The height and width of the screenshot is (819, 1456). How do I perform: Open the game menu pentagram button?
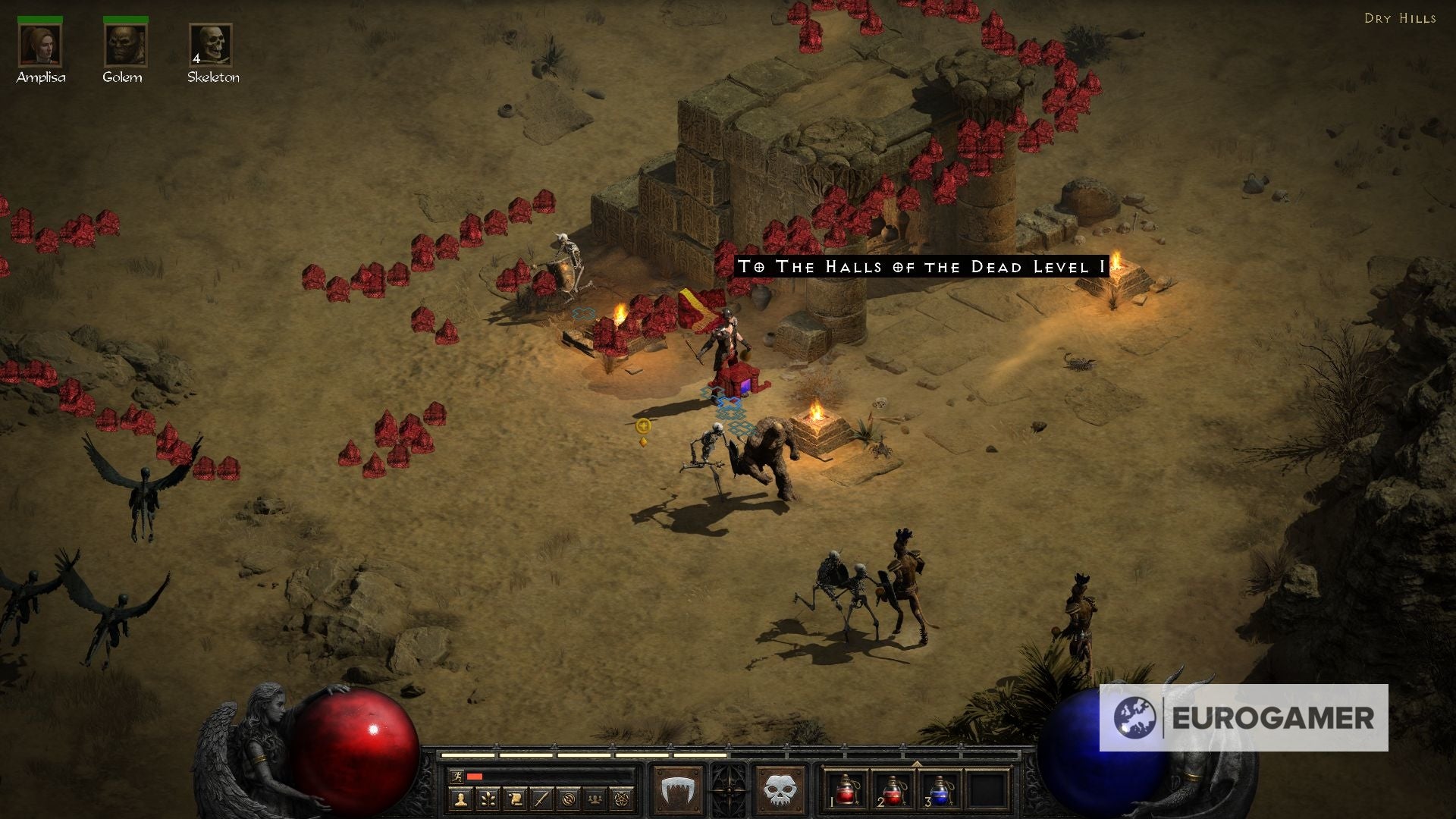tap(622, 798)
